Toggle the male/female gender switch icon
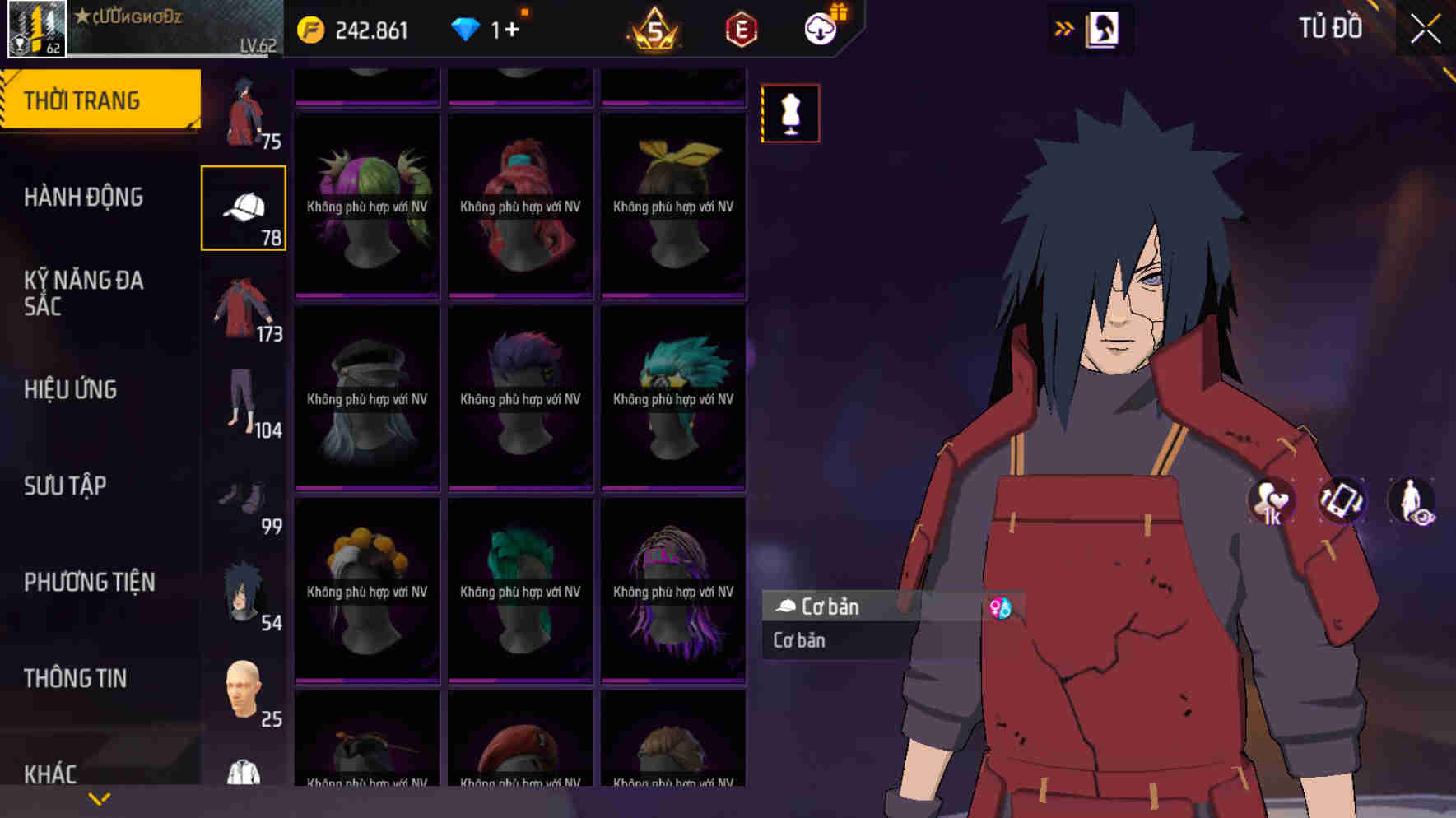The width and height of the screenshot is (1456, 818). coord(1002,609)
